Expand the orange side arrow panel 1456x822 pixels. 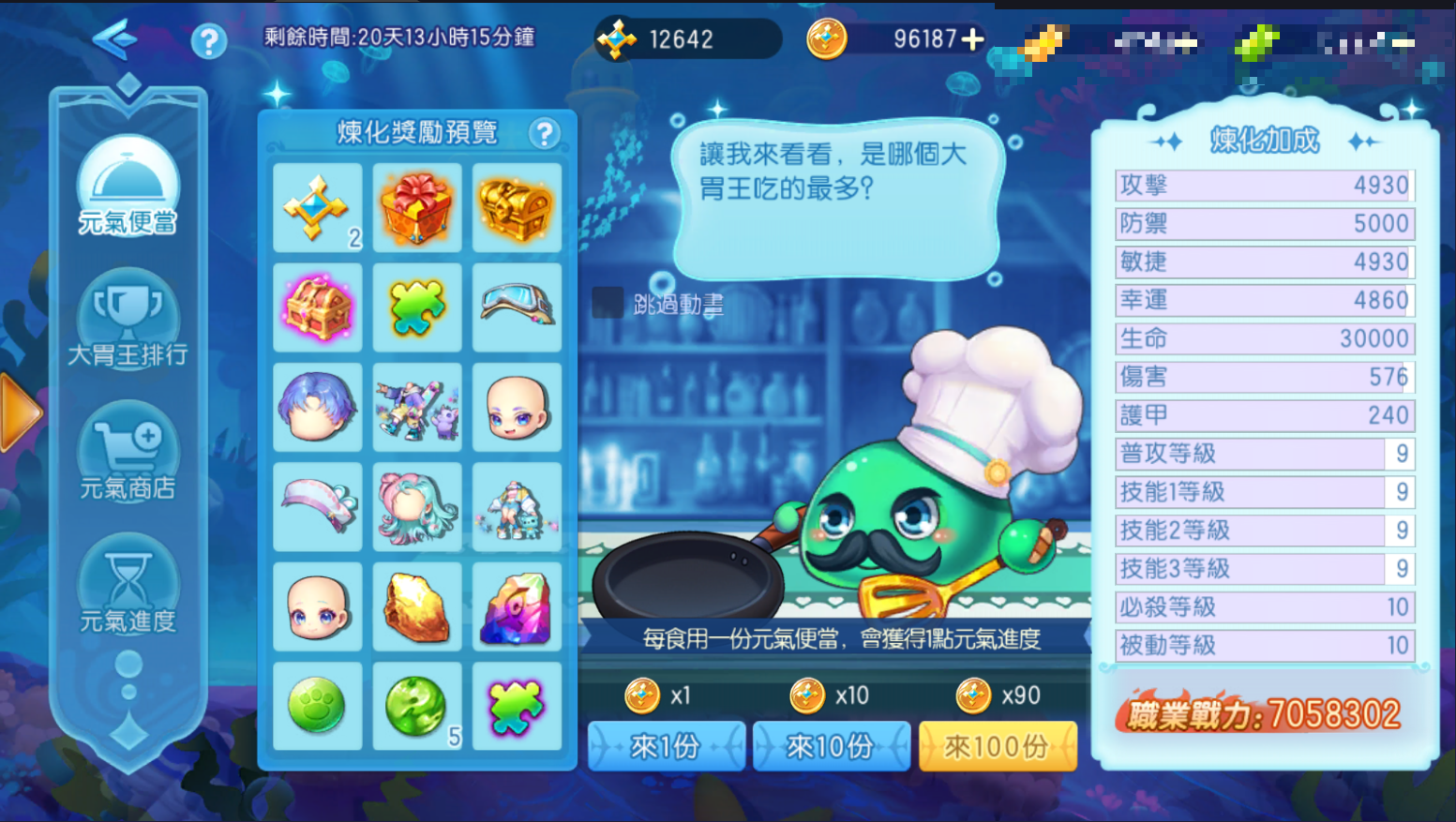(x=19, y=412)
